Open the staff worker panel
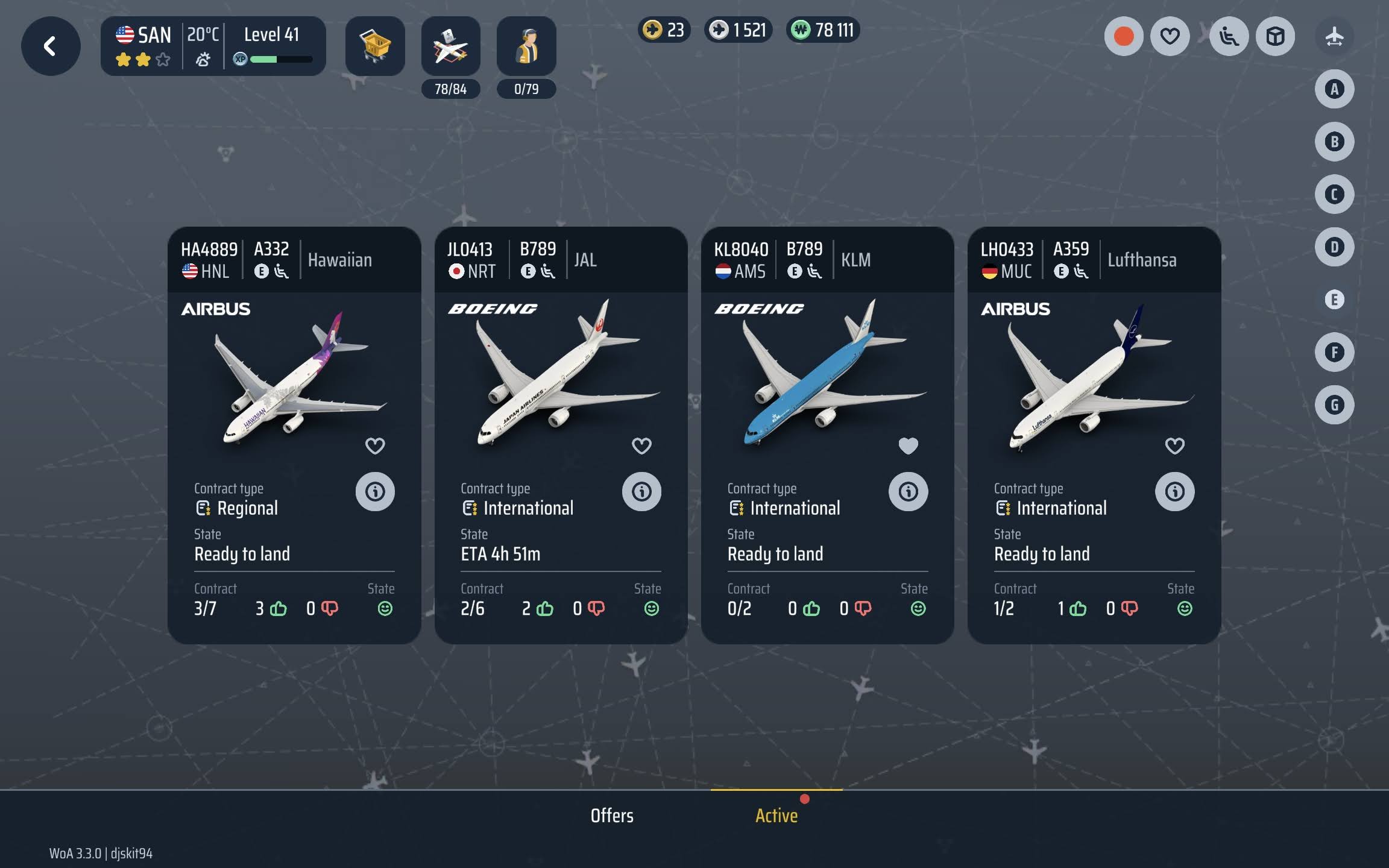This screenshot has height=868, width=1389. [x=526, y=46]
